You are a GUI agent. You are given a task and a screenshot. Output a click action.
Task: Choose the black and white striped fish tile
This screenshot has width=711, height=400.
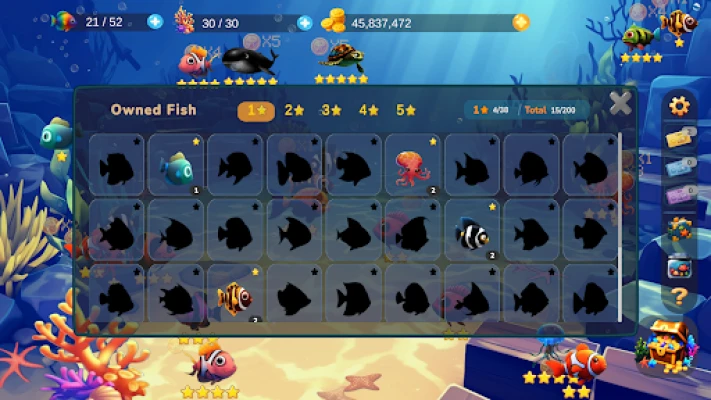(x=472, y=233)
